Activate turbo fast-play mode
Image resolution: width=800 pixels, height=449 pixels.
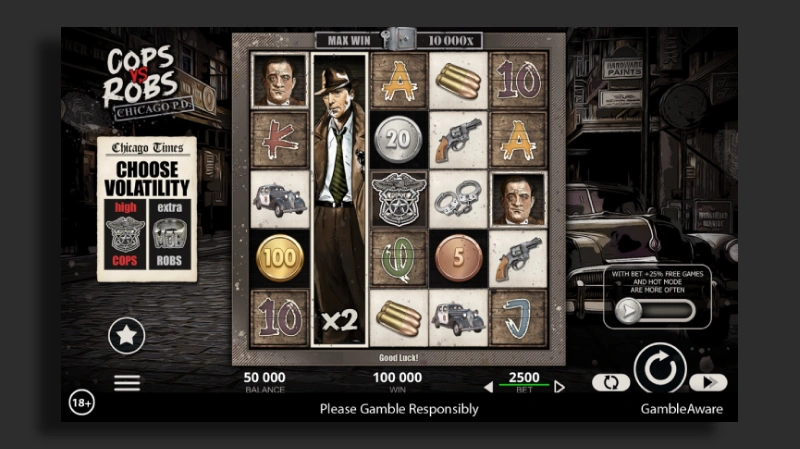click(708, 382)
